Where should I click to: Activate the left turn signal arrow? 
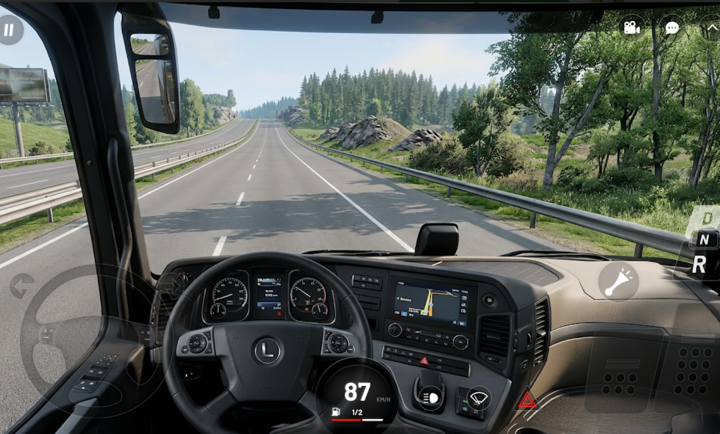[21, 286]
